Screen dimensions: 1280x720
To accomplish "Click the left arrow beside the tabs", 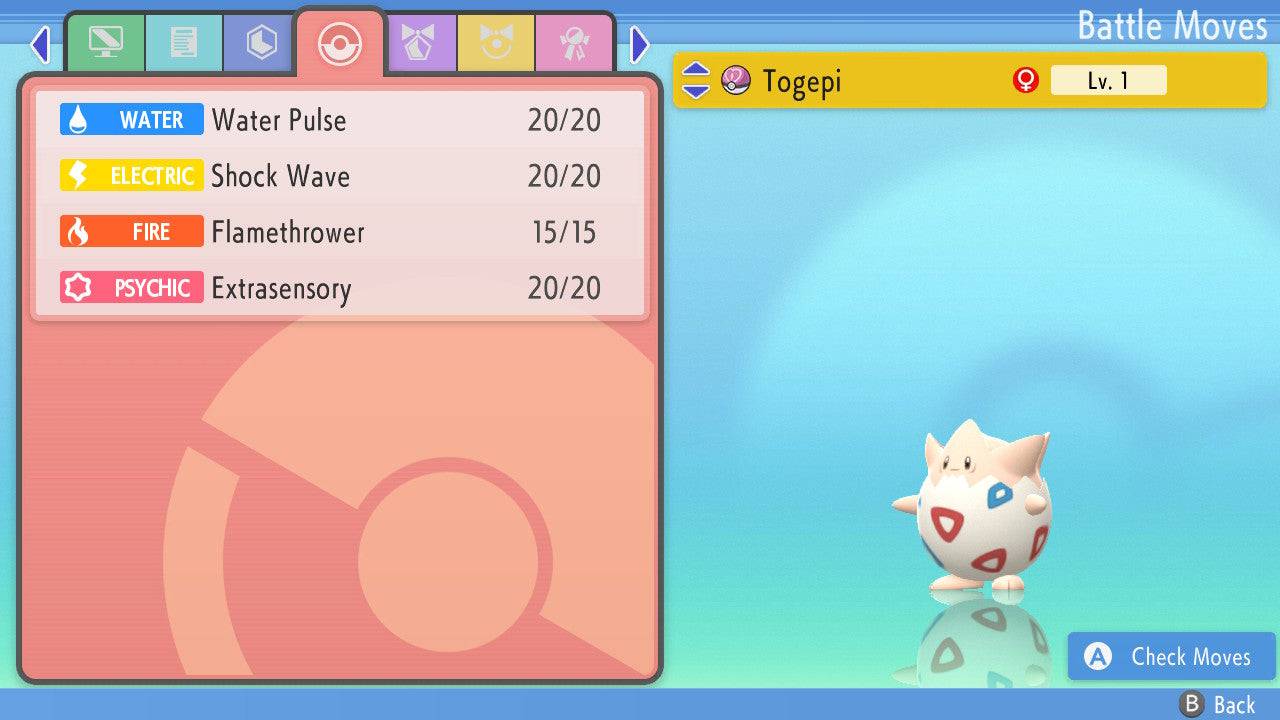I will [40, 44].
